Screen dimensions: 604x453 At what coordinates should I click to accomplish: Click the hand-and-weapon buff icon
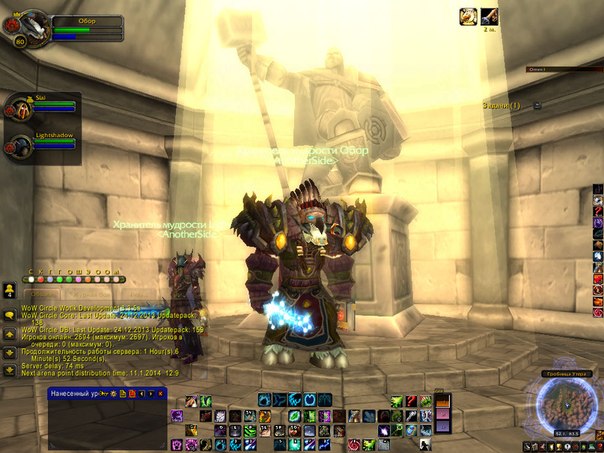click(489, 16)
